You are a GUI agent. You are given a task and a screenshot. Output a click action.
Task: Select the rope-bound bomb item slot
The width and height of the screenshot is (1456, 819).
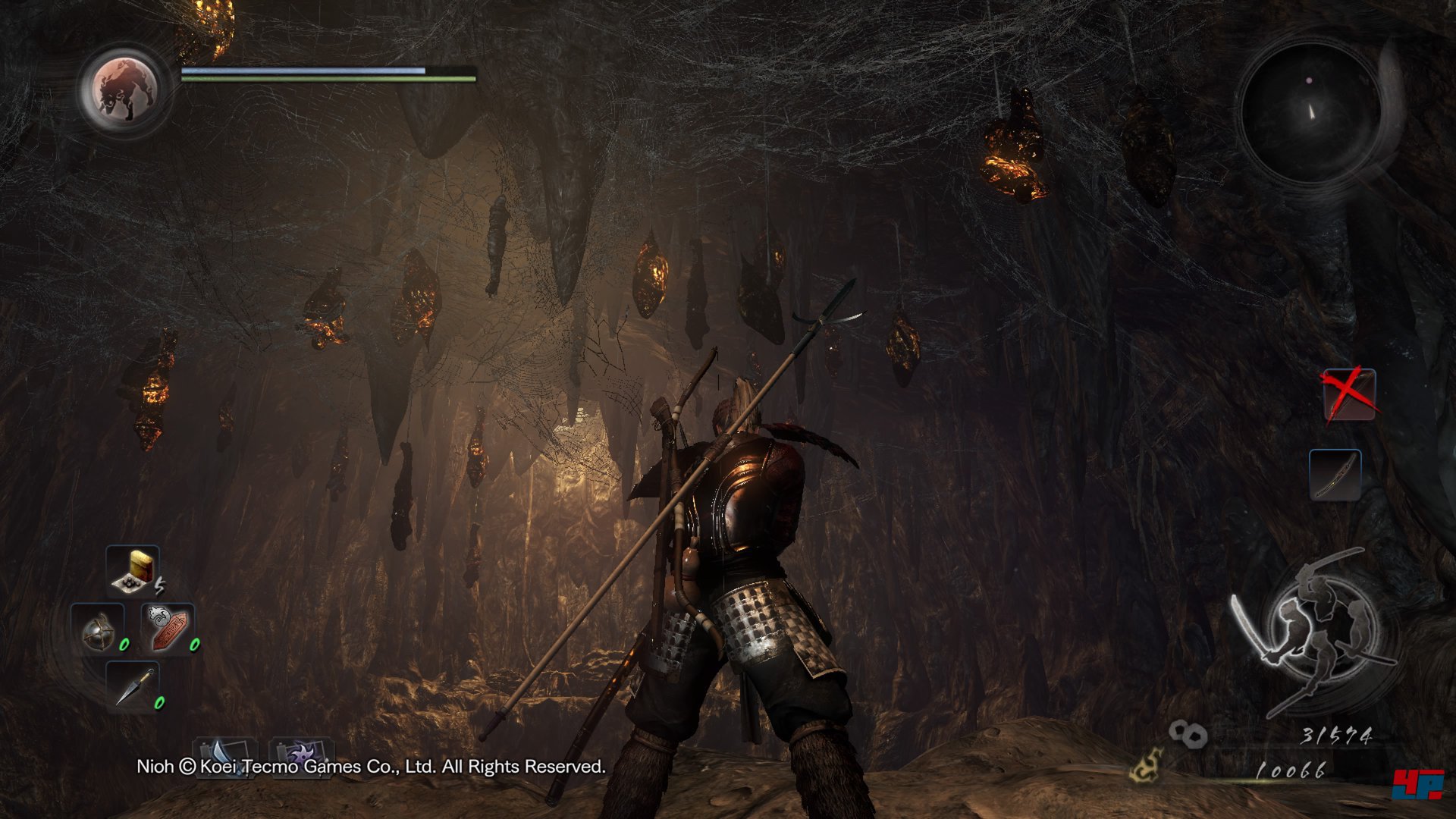click(98, 629)
